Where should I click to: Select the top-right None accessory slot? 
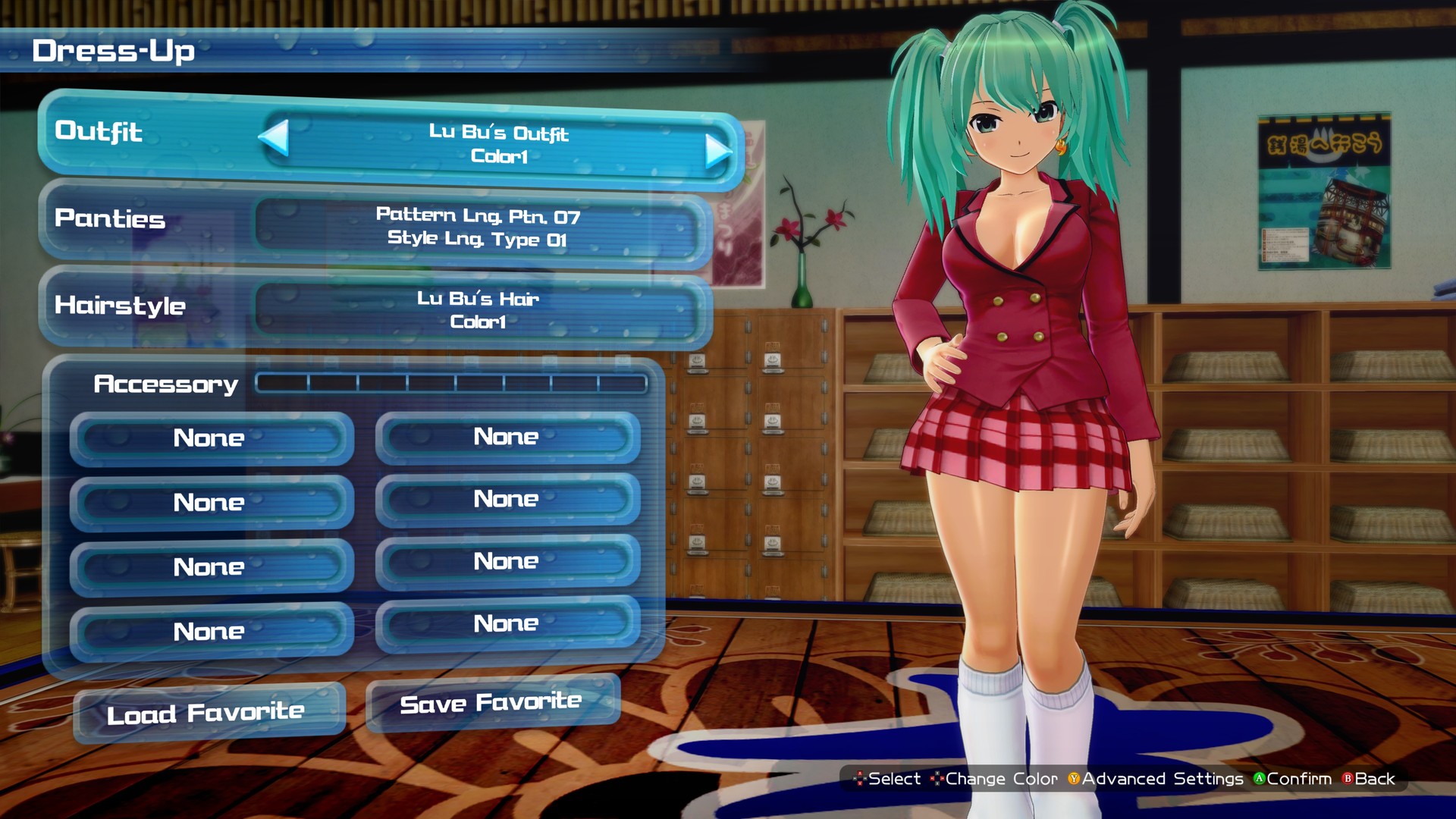(505, 438)
